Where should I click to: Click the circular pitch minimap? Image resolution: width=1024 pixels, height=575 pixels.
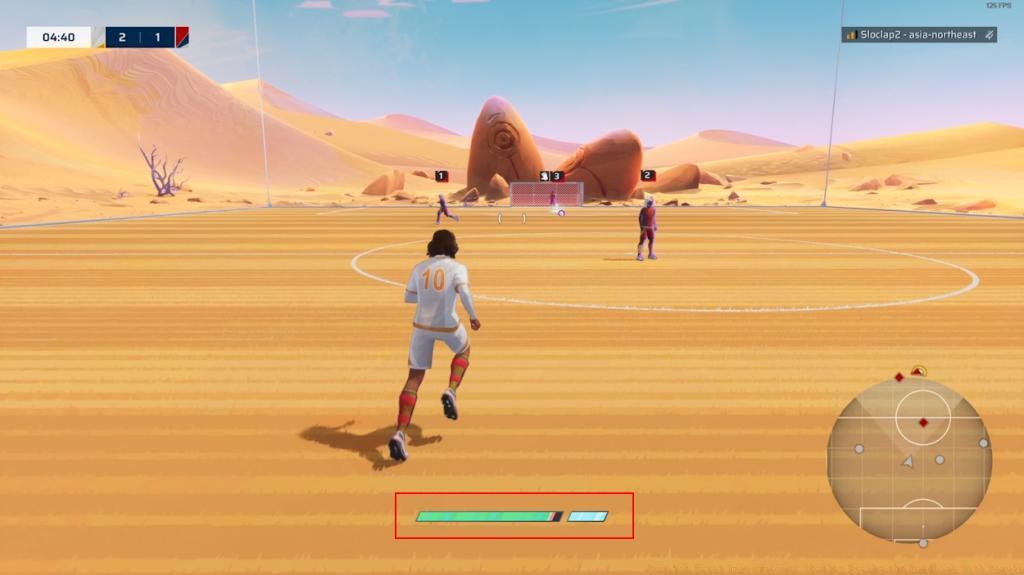click(x=909, y=460)
